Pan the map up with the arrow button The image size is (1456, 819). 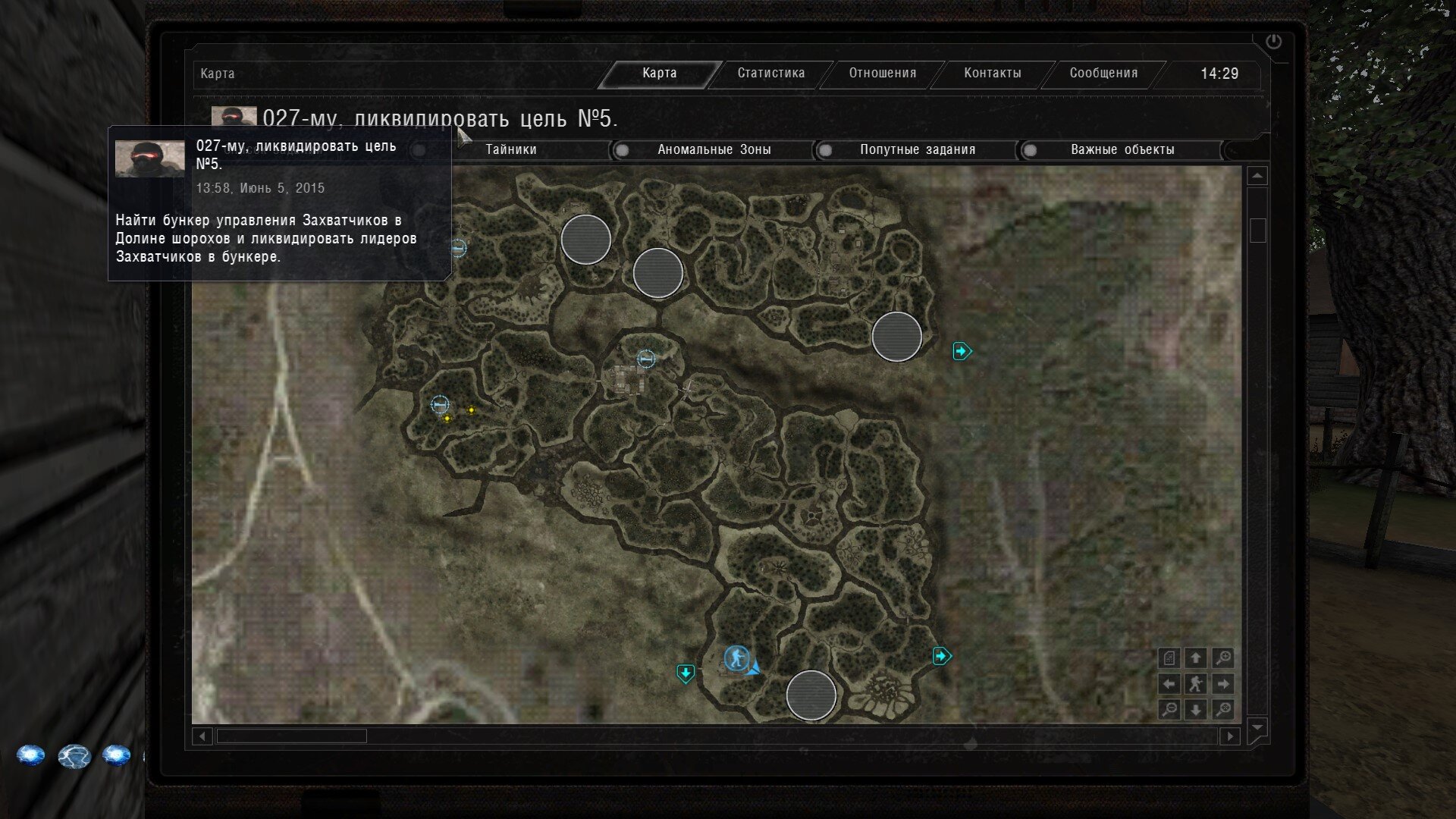pos(1196,658)
